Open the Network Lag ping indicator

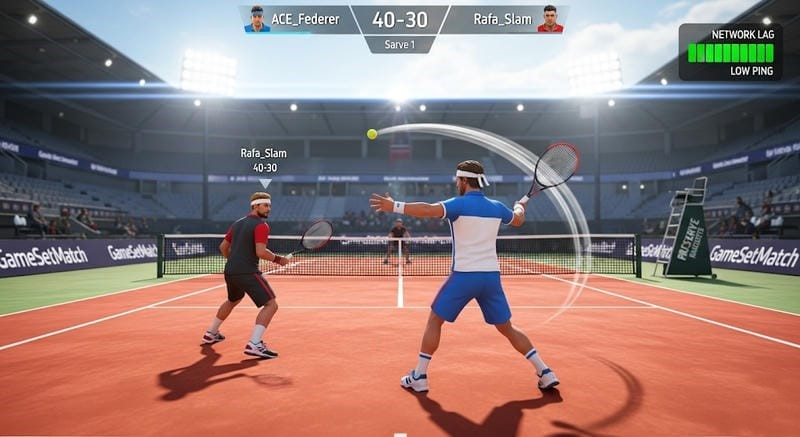point(730,52)
